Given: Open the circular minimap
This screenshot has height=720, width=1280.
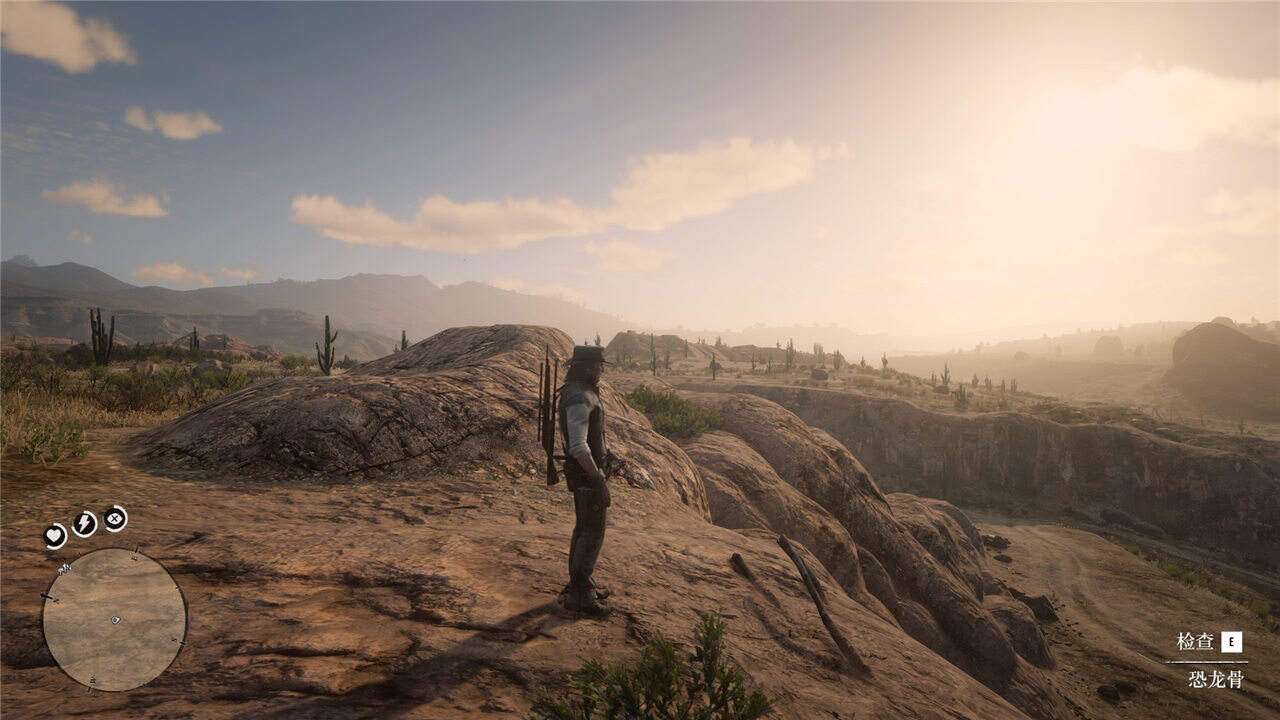Looking at the screenshot, I should 114,620.
